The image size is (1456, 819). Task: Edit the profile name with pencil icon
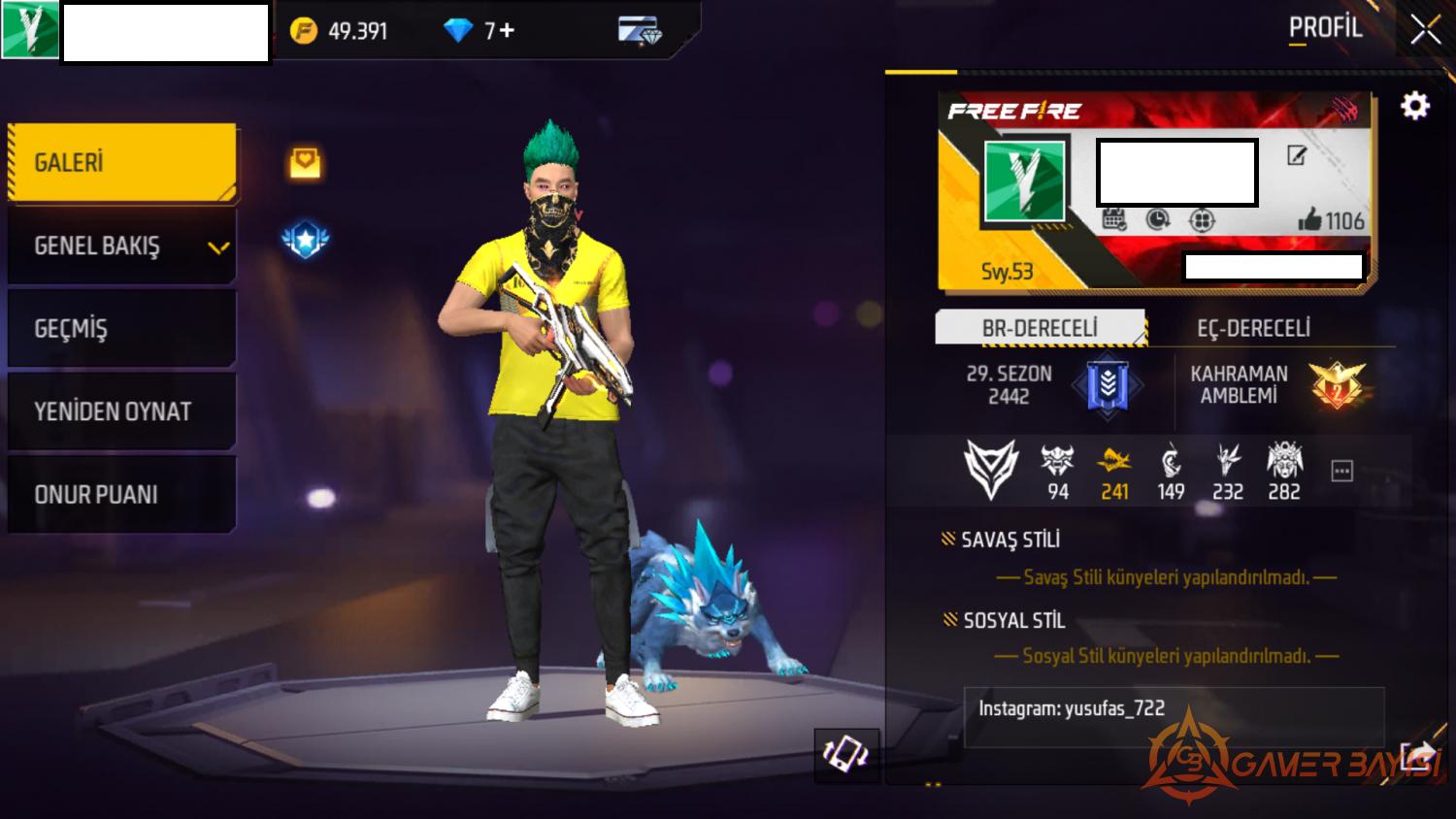point(1297,155)
